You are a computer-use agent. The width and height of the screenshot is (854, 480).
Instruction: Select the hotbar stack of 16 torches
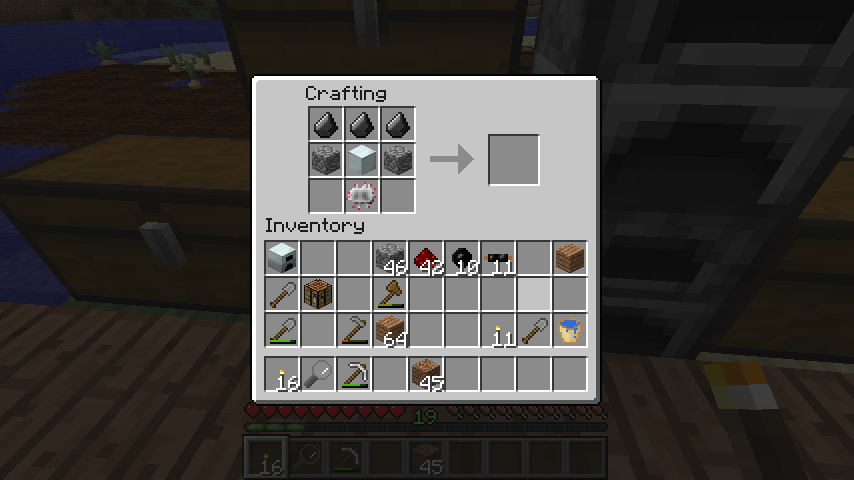point(282,374)
